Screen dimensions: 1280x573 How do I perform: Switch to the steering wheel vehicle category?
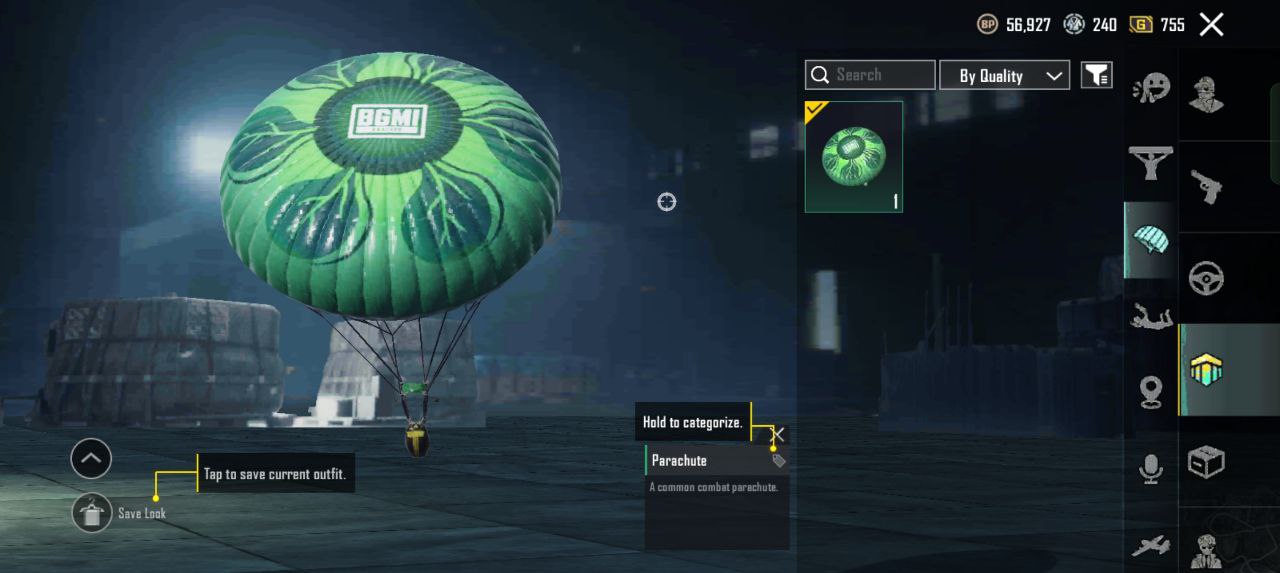point(1207,278)
